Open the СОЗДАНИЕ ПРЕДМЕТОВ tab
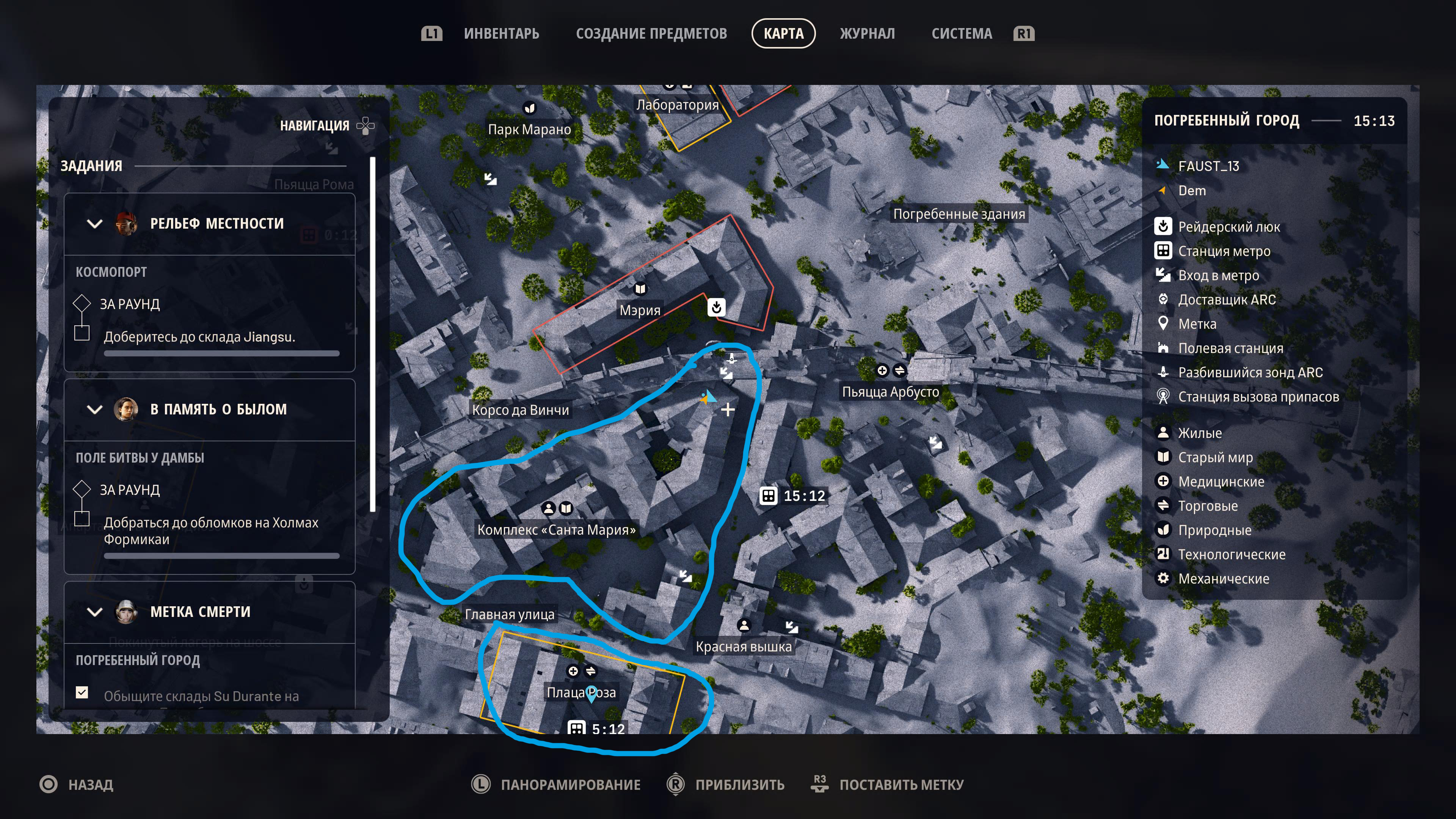 click(651, 34)
